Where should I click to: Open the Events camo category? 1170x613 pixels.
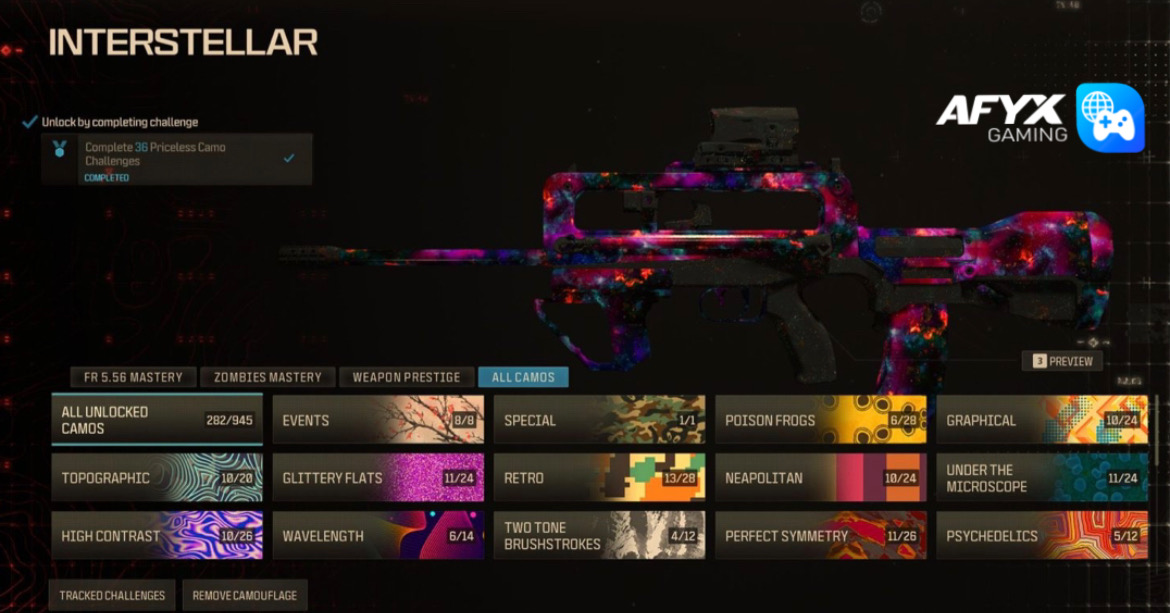(x=378, y=420)
